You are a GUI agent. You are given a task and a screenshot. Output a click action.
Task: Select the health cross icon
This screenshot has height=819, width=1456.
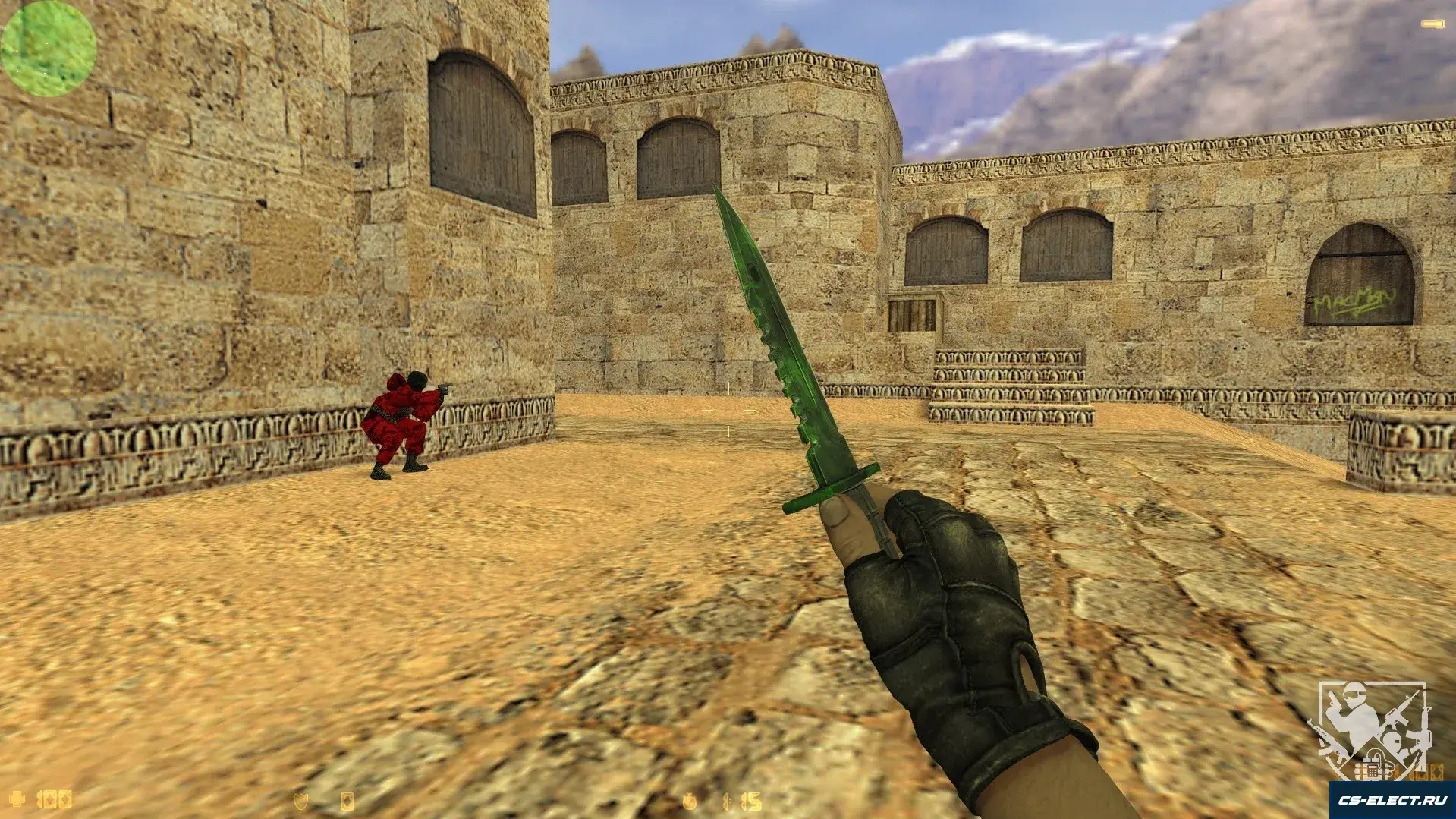(x=17, y=799)
